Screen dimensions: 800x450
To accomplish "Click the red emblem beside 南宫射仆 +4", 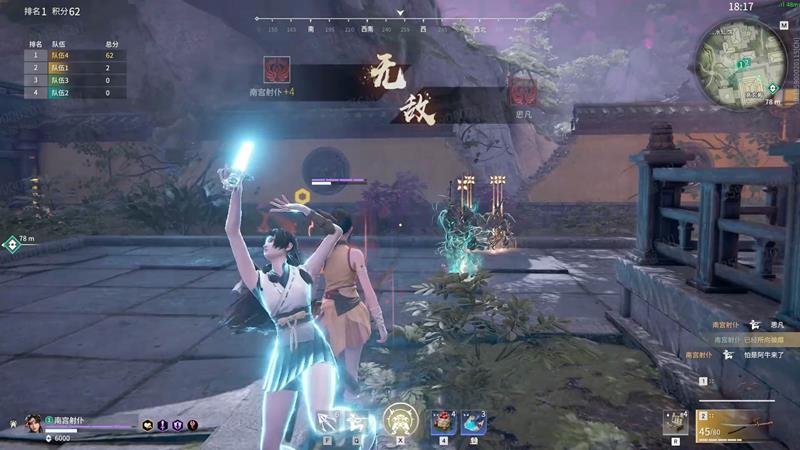I will [277, 69].
